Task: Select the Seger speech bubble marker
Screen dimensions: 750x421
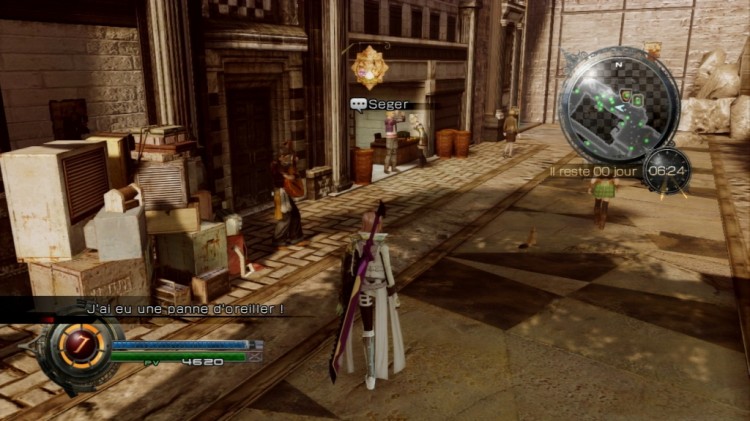Action: click(358, 103)
